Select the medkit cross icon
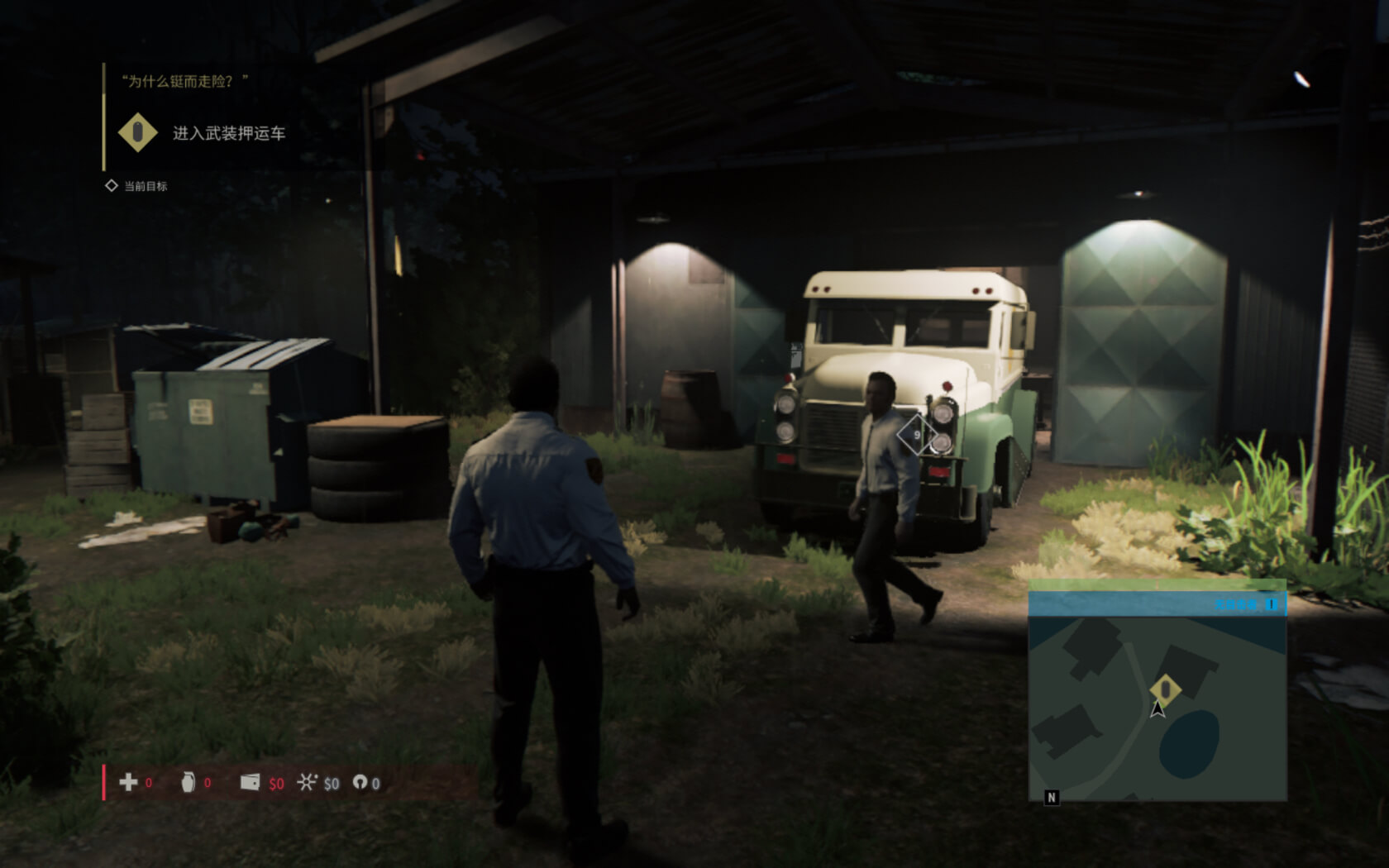The image size is (1389, 868). point(128,782)
